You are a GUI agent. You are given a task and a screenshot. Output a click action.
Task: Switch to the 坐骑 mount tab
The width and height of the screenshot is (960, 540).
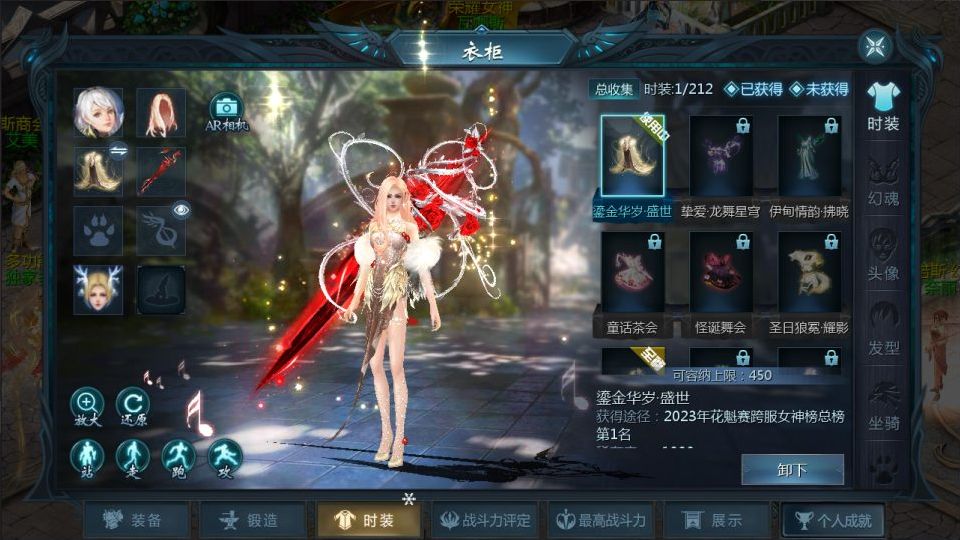tap(883, 403)
